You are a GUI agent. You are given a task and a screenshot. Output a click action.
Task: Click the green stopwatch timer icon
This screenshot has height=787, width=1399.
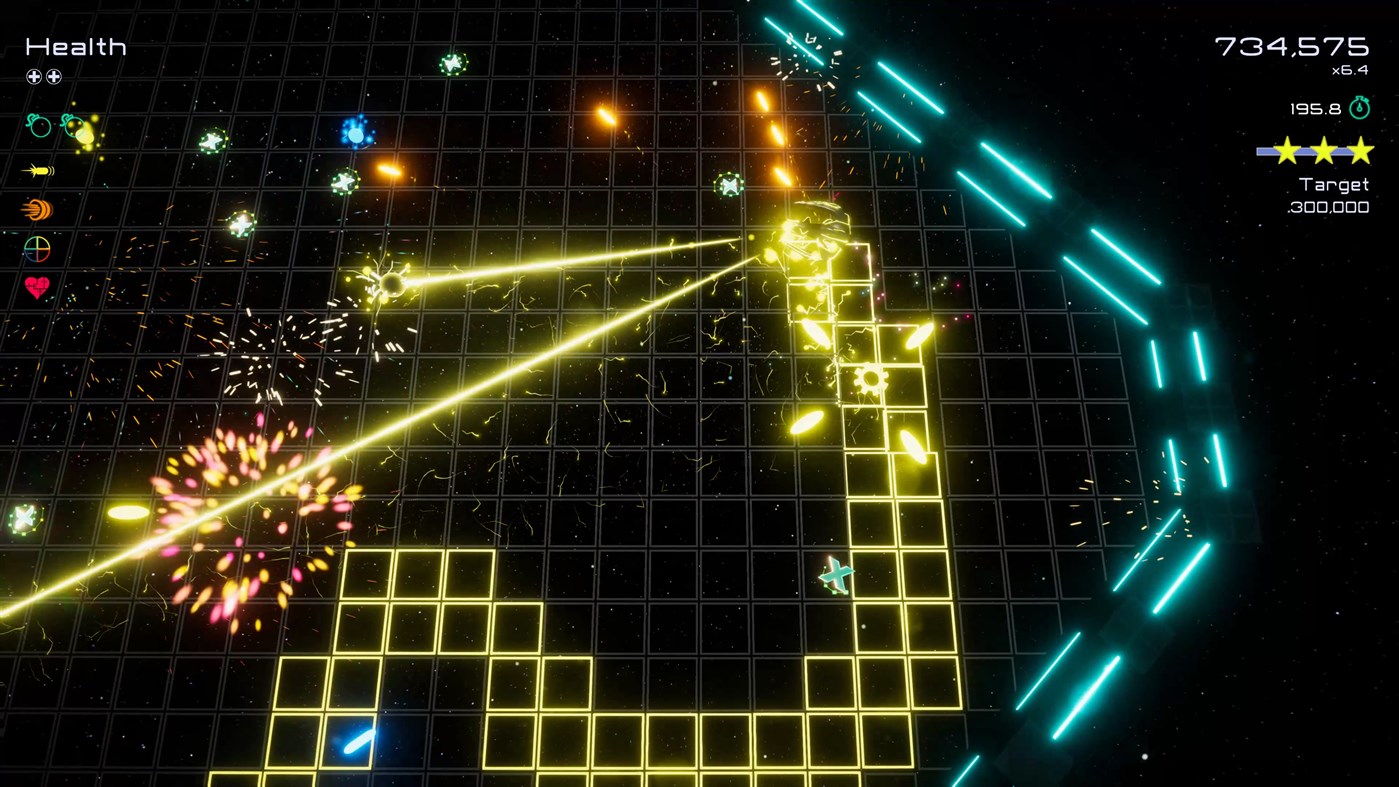[x=1358, y=108]
